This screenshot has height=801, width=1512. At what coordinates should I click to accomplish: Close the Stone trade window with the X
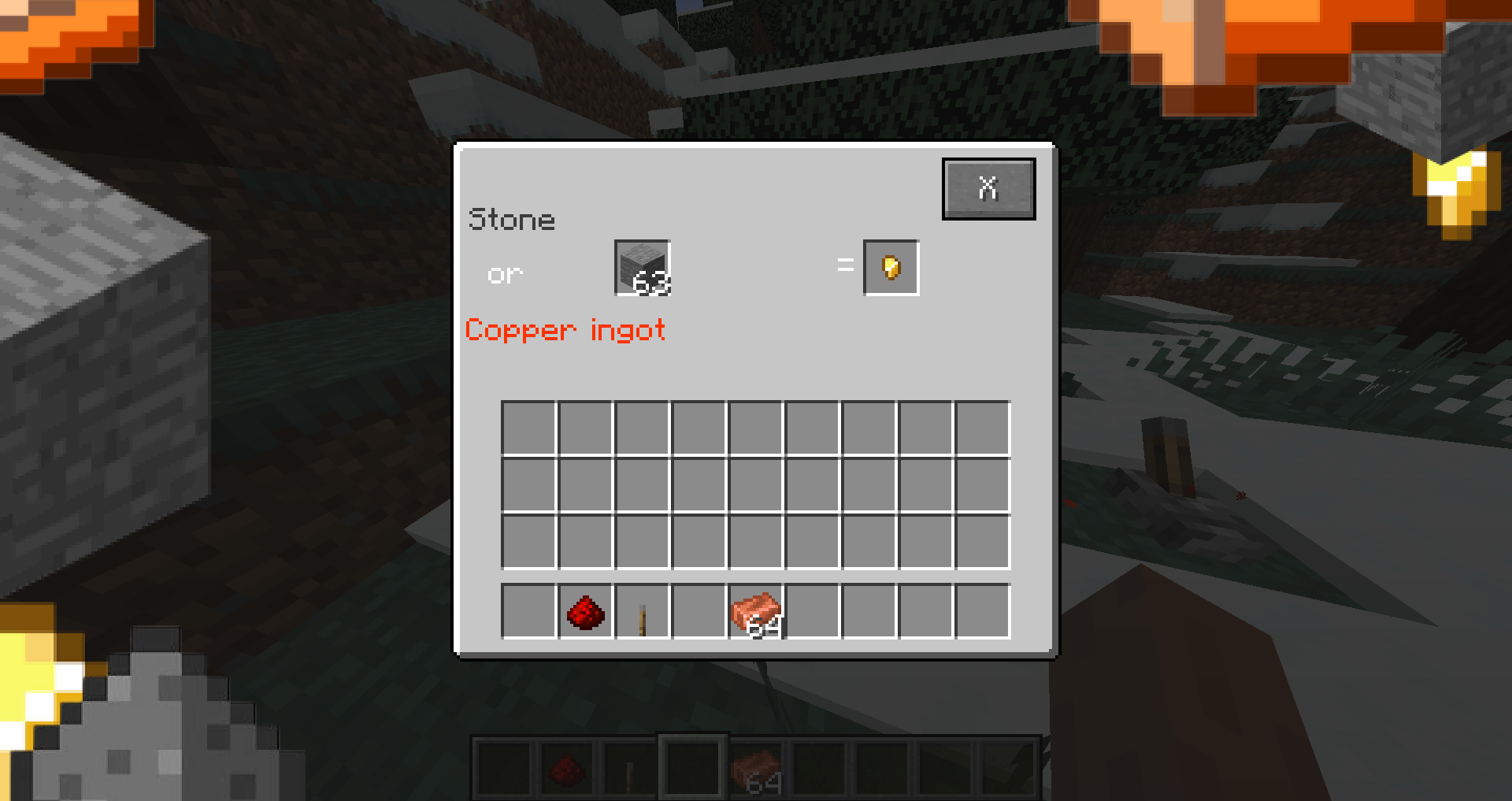coord(989,187)
